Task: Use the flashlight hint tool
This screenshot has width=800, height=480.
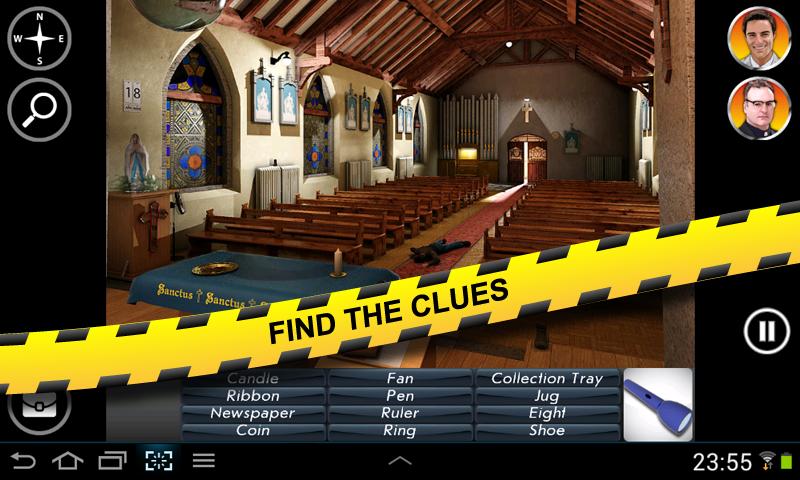Action: tap(657, 405)
